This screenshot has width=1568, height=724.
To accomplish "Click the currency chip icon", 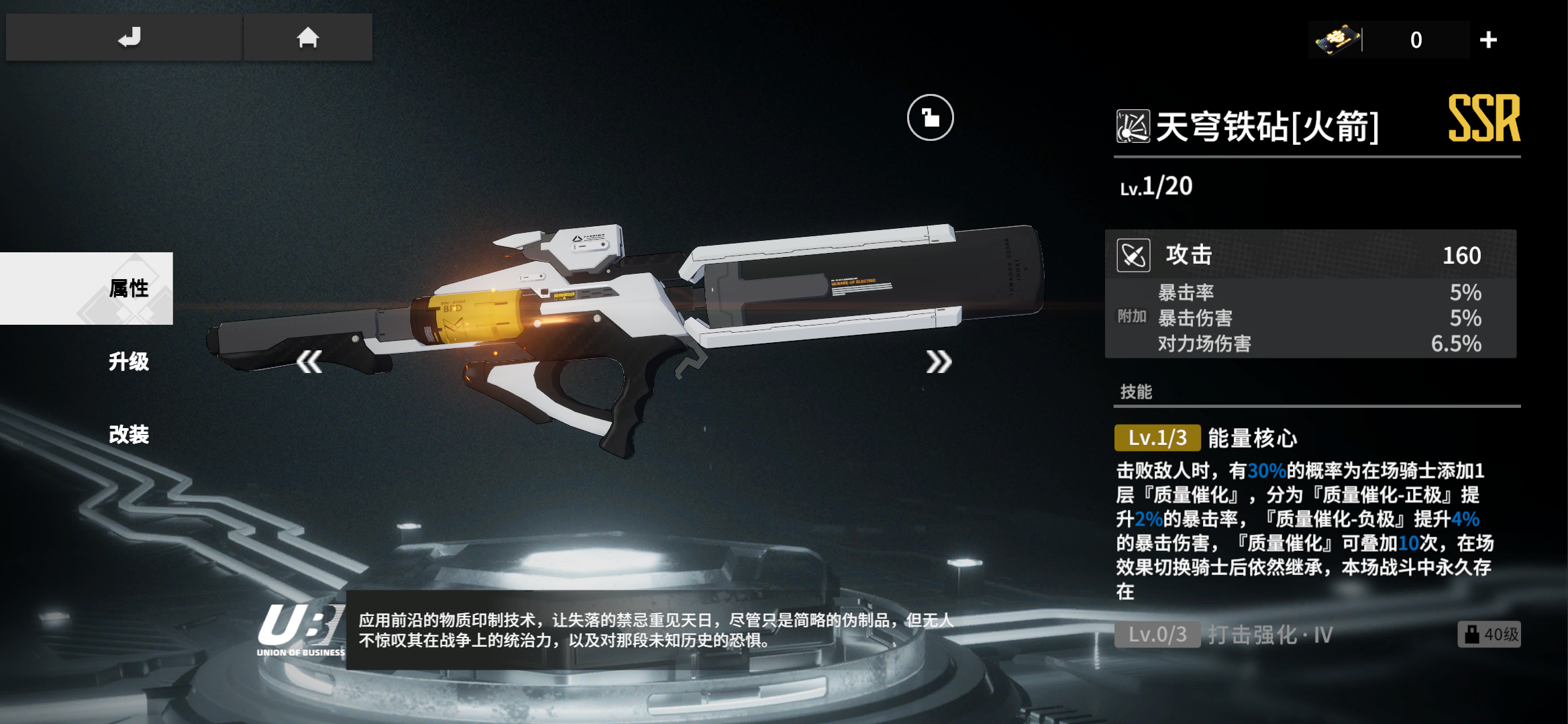I will point(1337,40).
